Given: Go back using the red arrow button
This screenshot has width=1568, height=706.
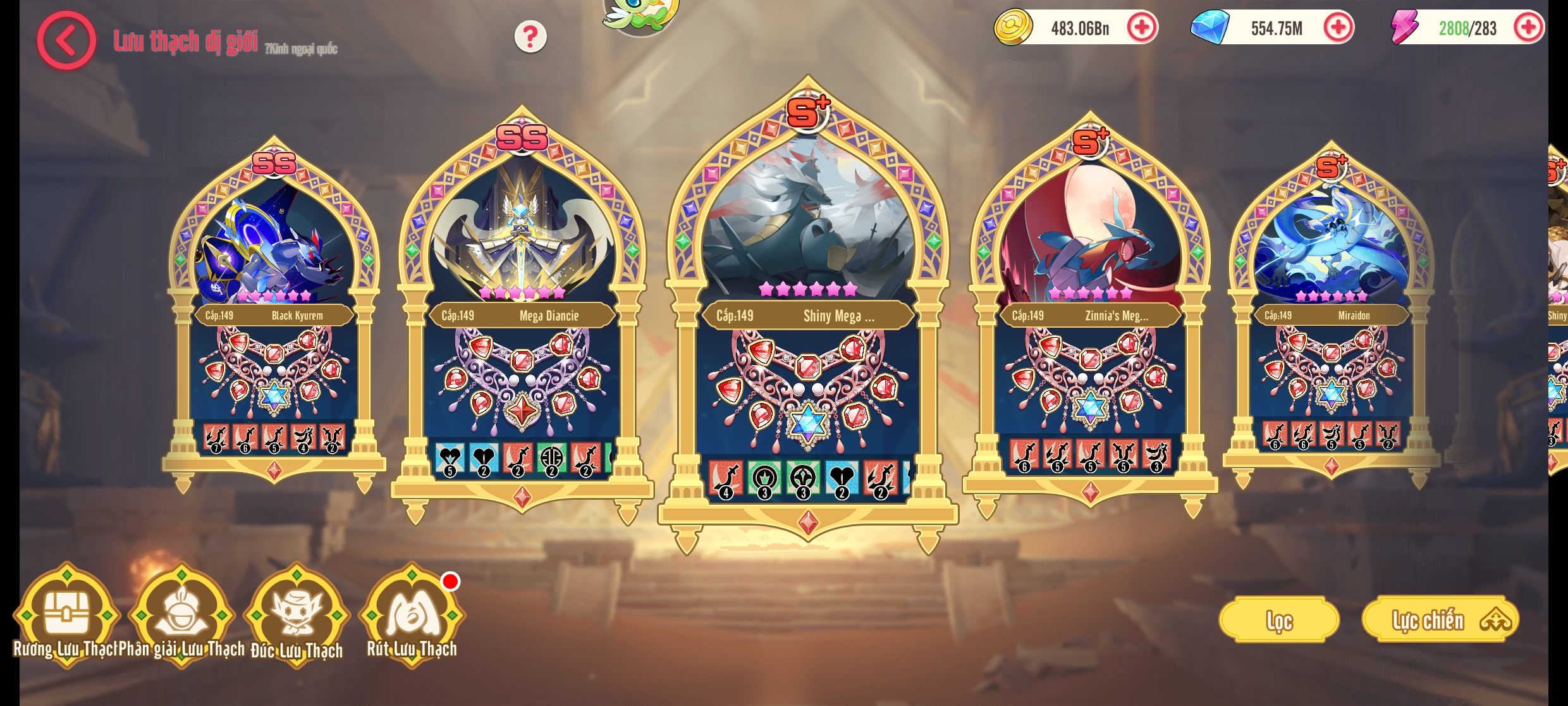Looking at the screenshot, I should click(x=66, y=40).
